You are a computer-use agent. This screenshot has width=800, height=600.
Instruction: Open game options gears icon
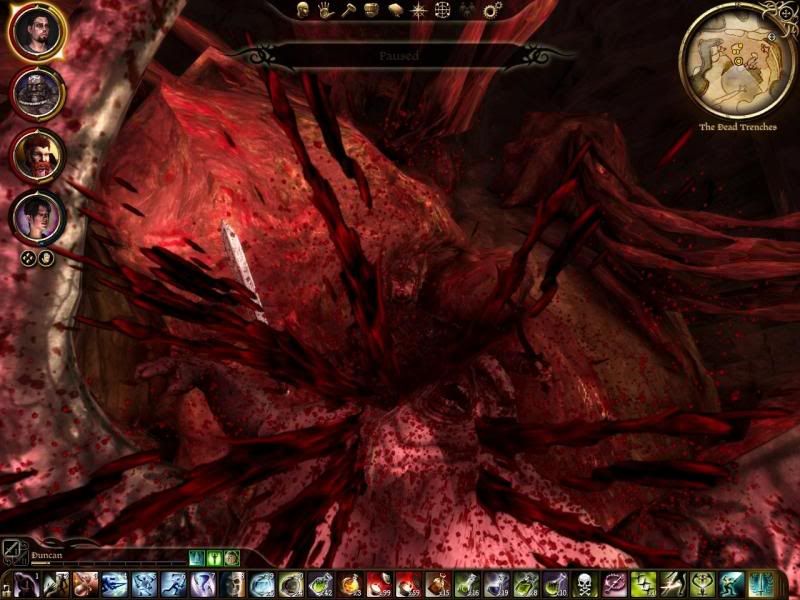(491, 11)
